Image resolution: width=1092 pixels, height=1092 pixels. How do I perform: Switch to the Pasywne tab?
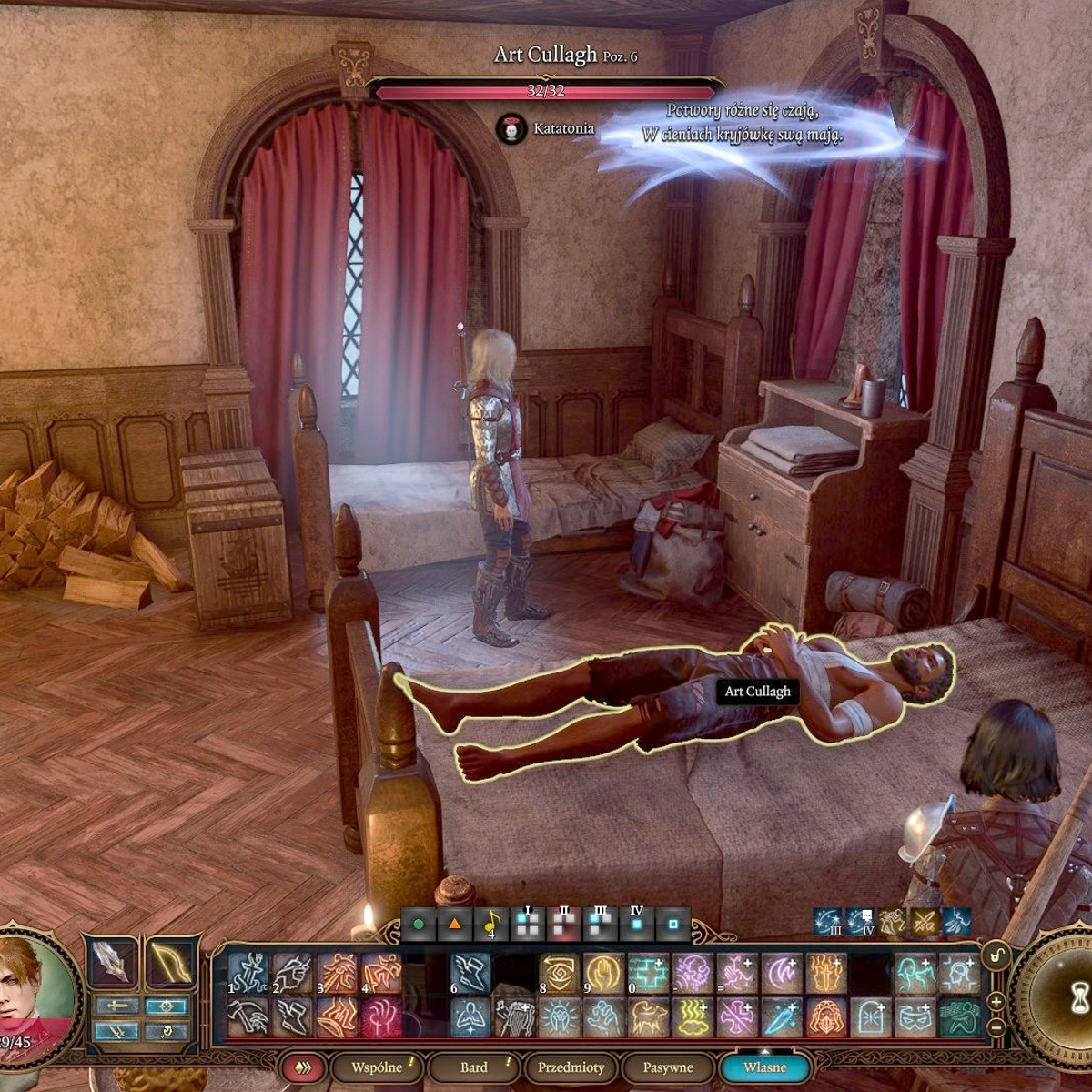pos(667,1067)
